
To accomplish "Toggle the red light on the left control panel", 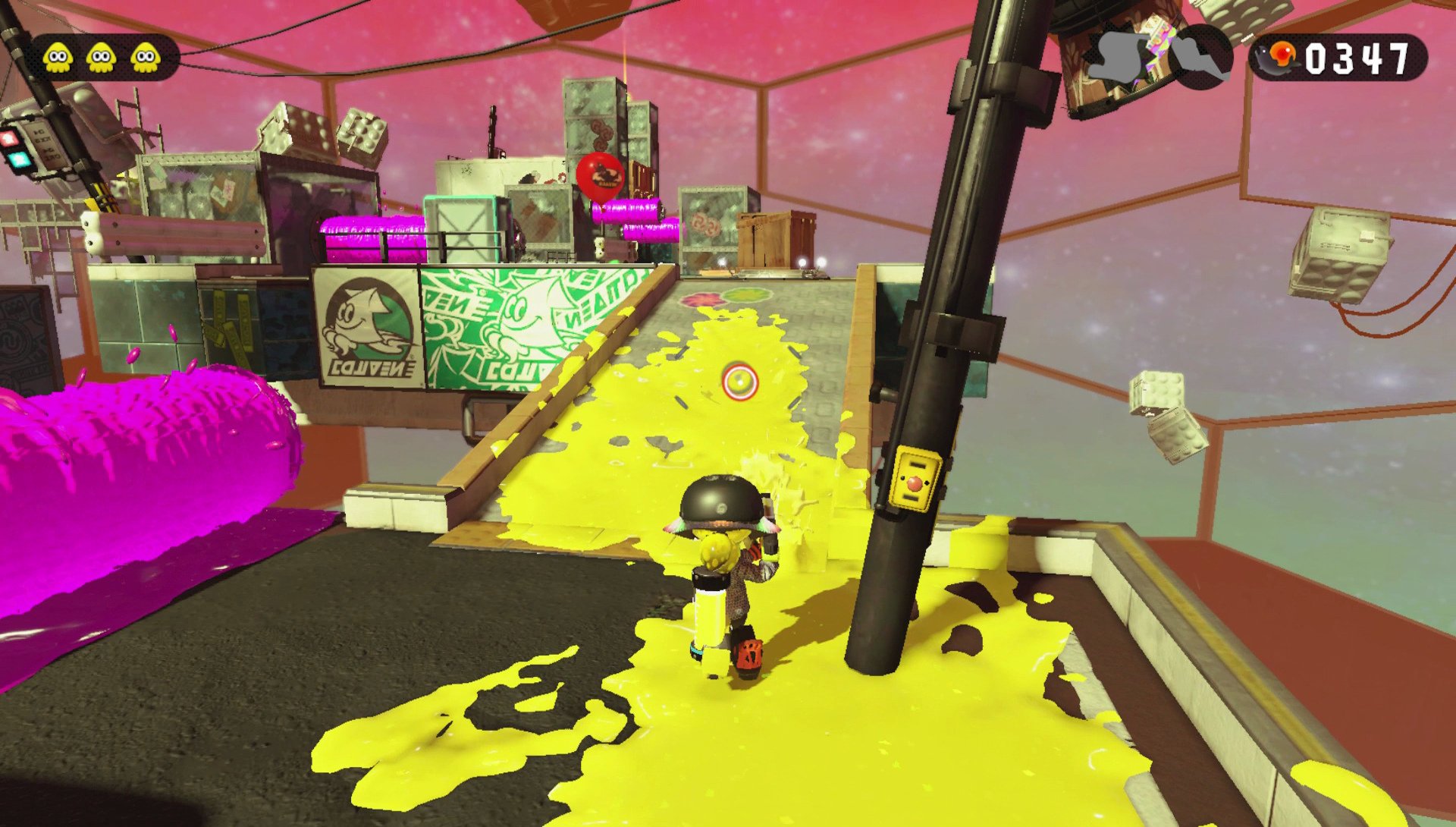I will [8, 139].
